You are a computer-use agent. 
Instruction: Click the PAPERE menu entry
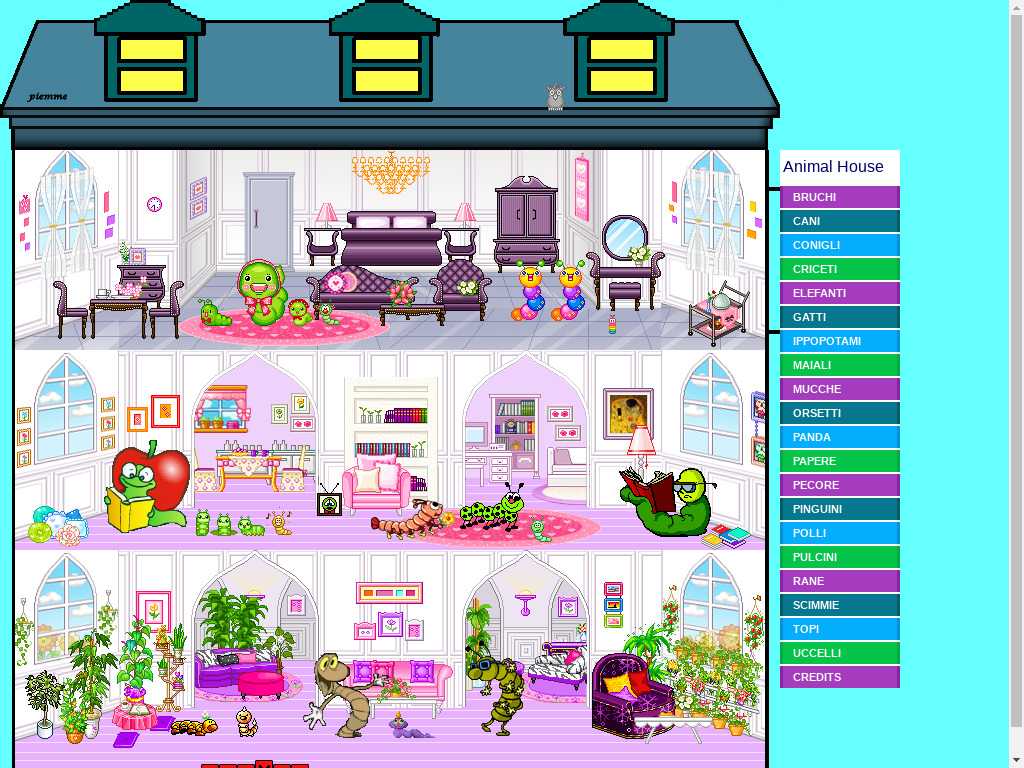(839, 461)
